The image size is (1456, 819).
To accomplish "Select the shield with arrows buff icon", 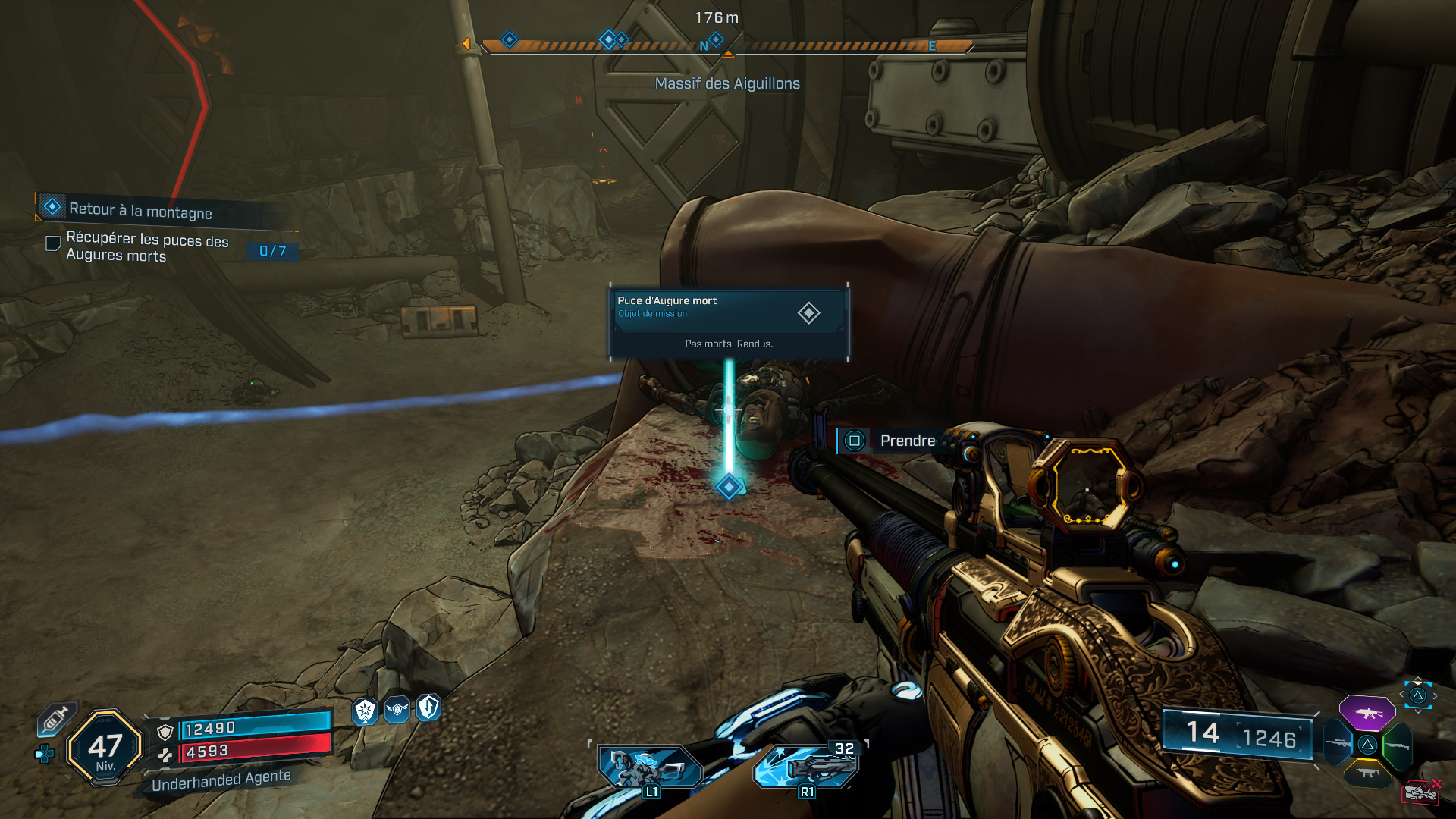I will pyautogui.click(x=429, y=708).
